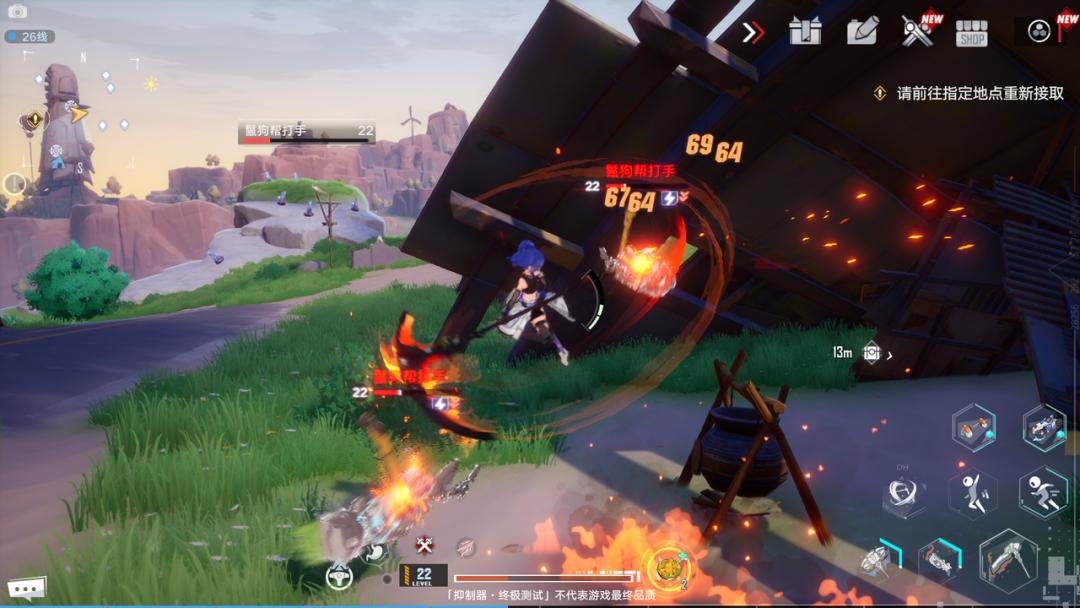Select the quest tracker text at top right

[979, 93]
